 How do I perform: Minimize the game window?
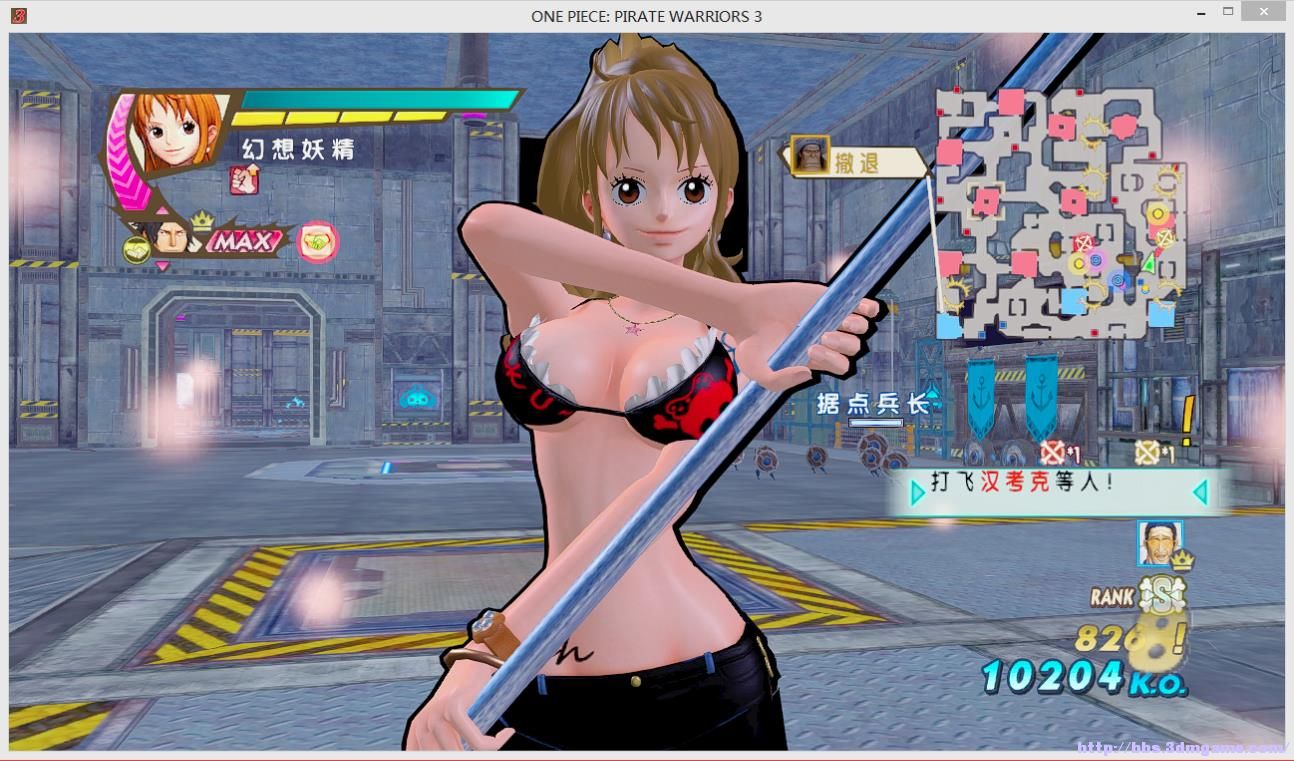pos(1200,13)
